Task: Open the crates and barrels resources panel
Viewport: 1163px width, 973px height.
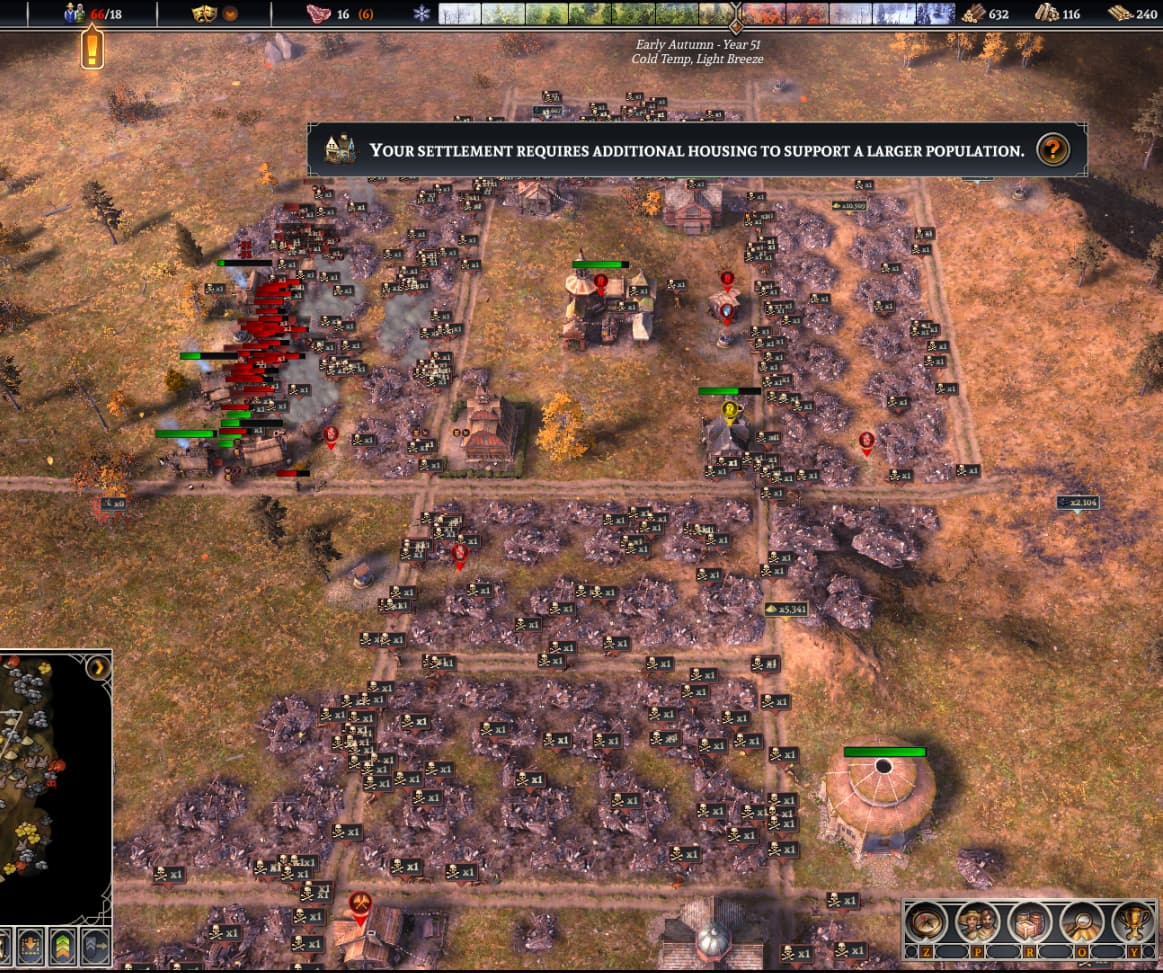Action: click(x=1029, y=921)
